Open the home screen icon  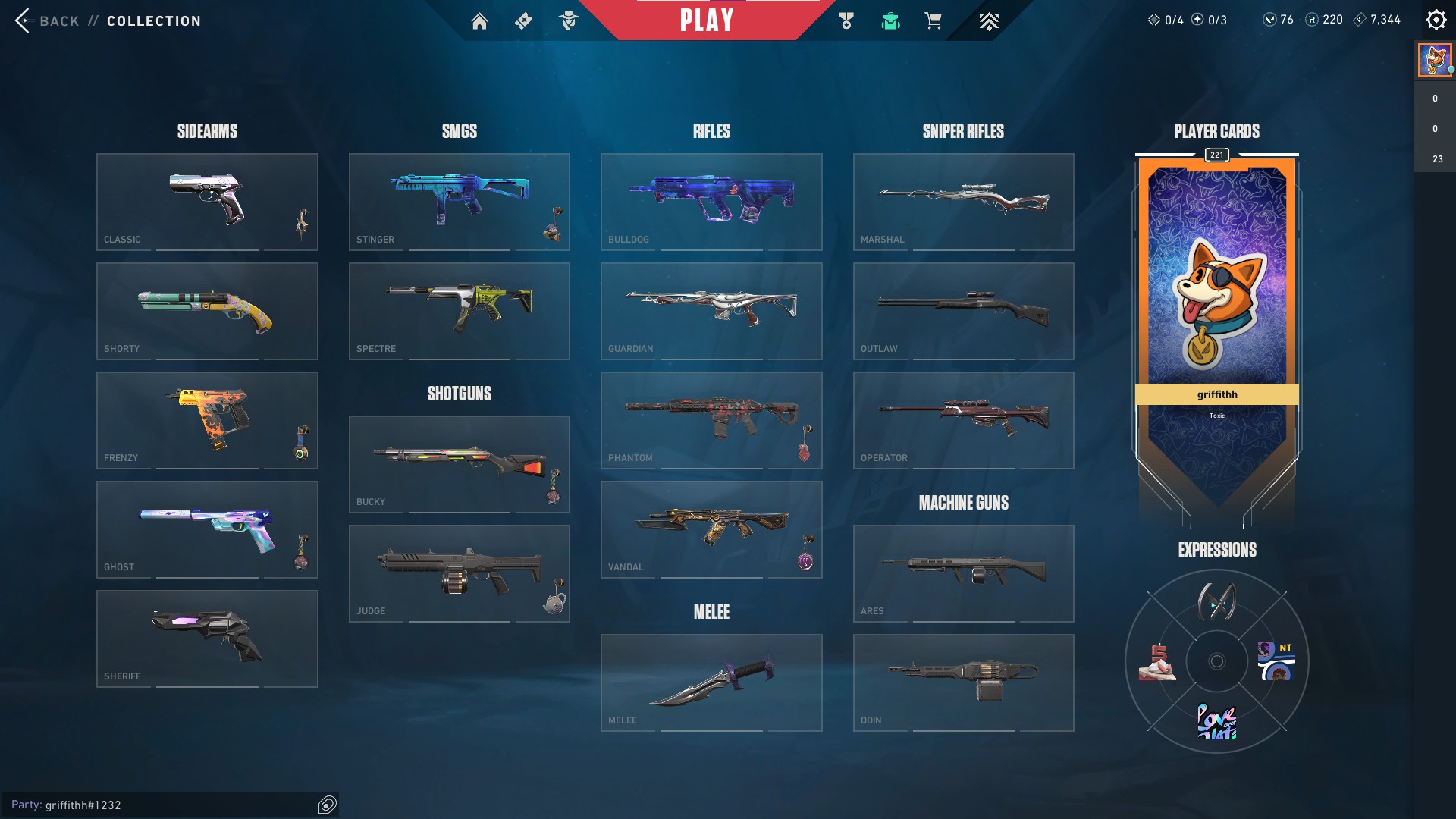[479, 21]
